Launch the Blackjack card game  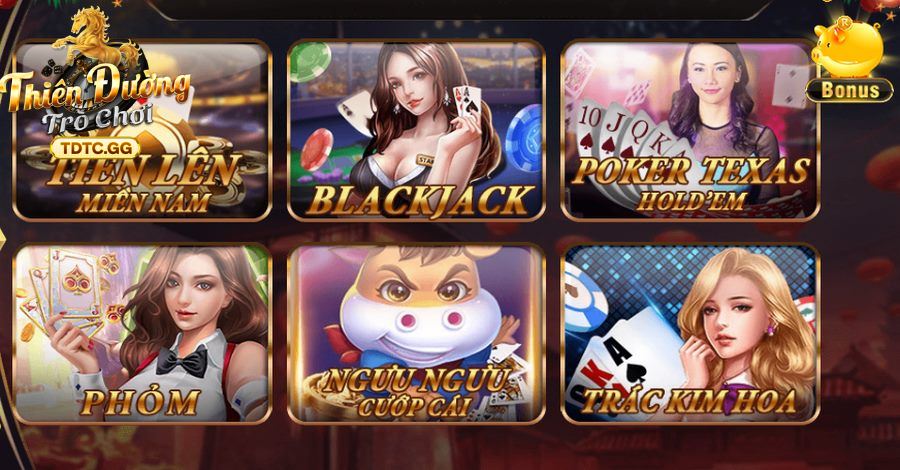coord(416,130)
